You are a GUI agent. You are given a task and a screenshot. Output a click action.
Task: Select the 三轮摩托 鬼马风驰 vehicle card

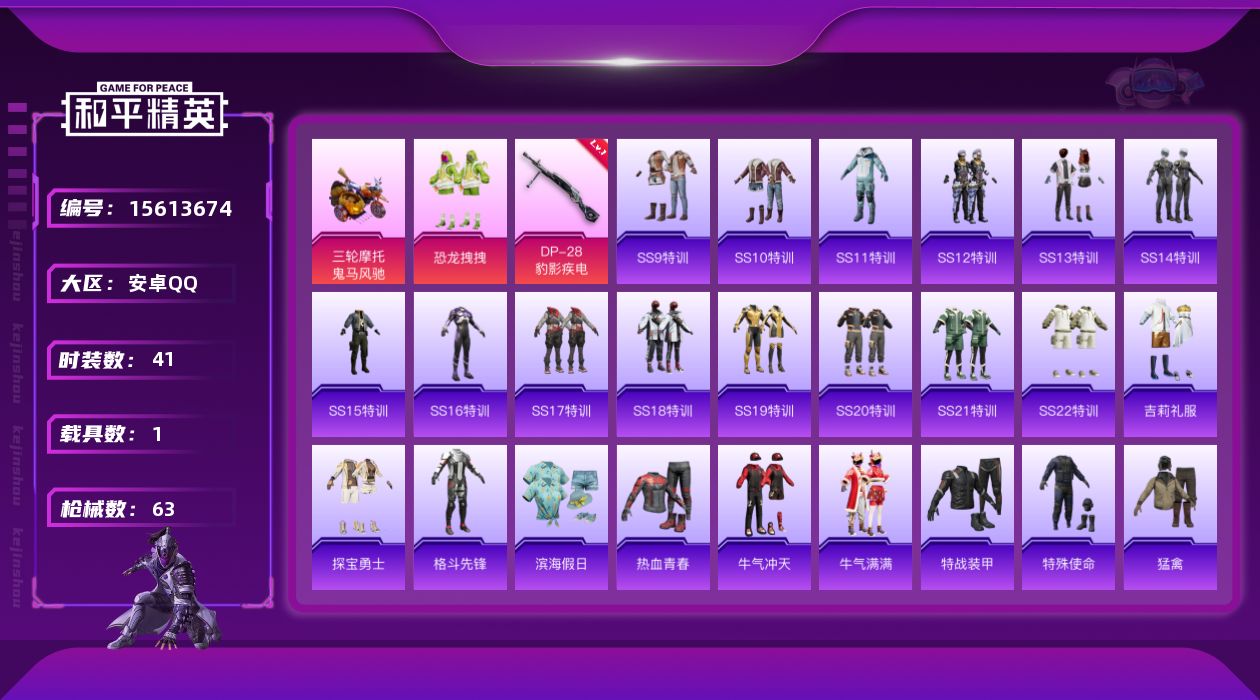click(358, 211)
